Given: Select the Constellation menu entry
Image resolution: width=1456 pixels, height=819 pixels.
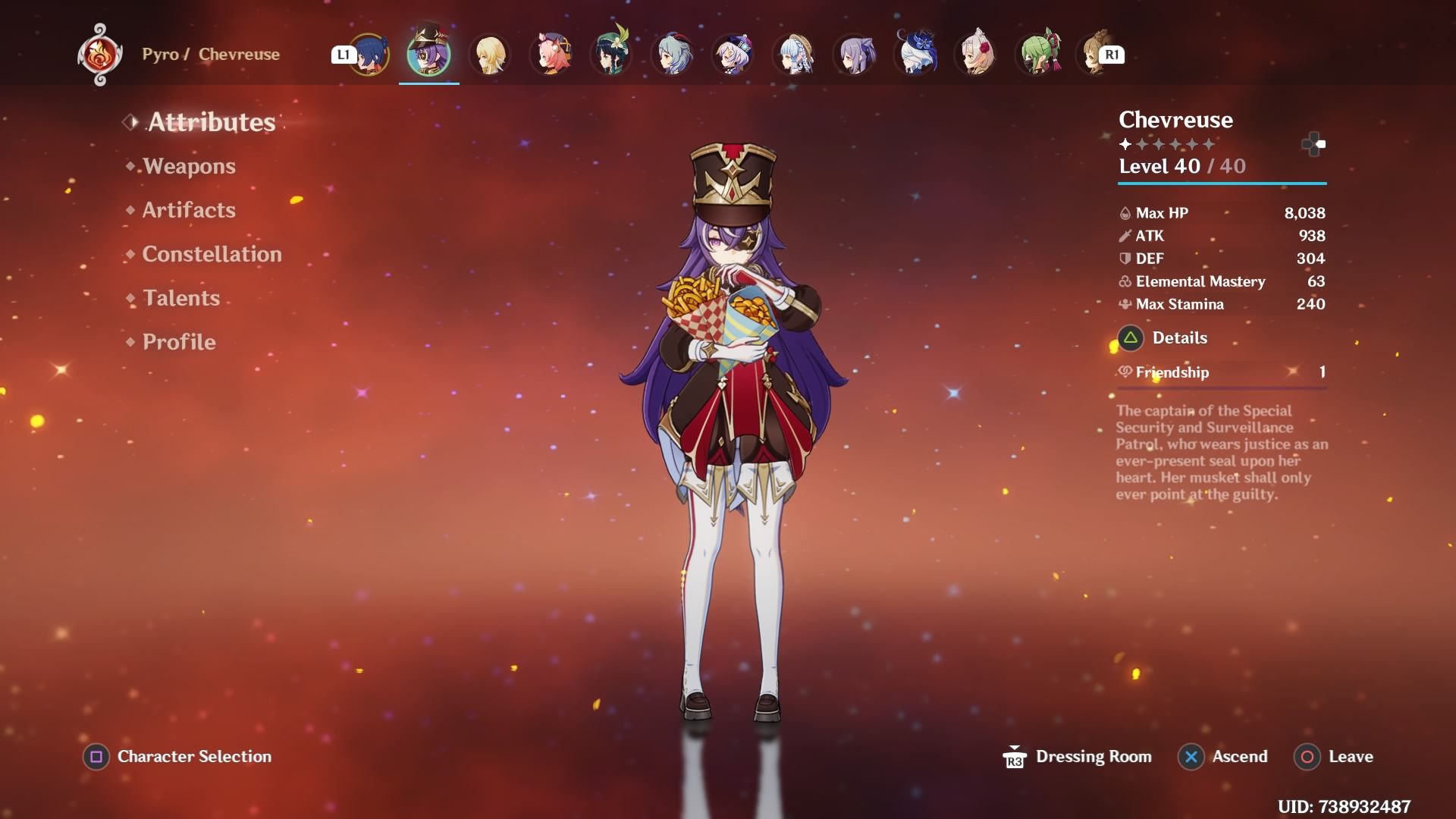Looking at the screenshot, I should [211, 254].
